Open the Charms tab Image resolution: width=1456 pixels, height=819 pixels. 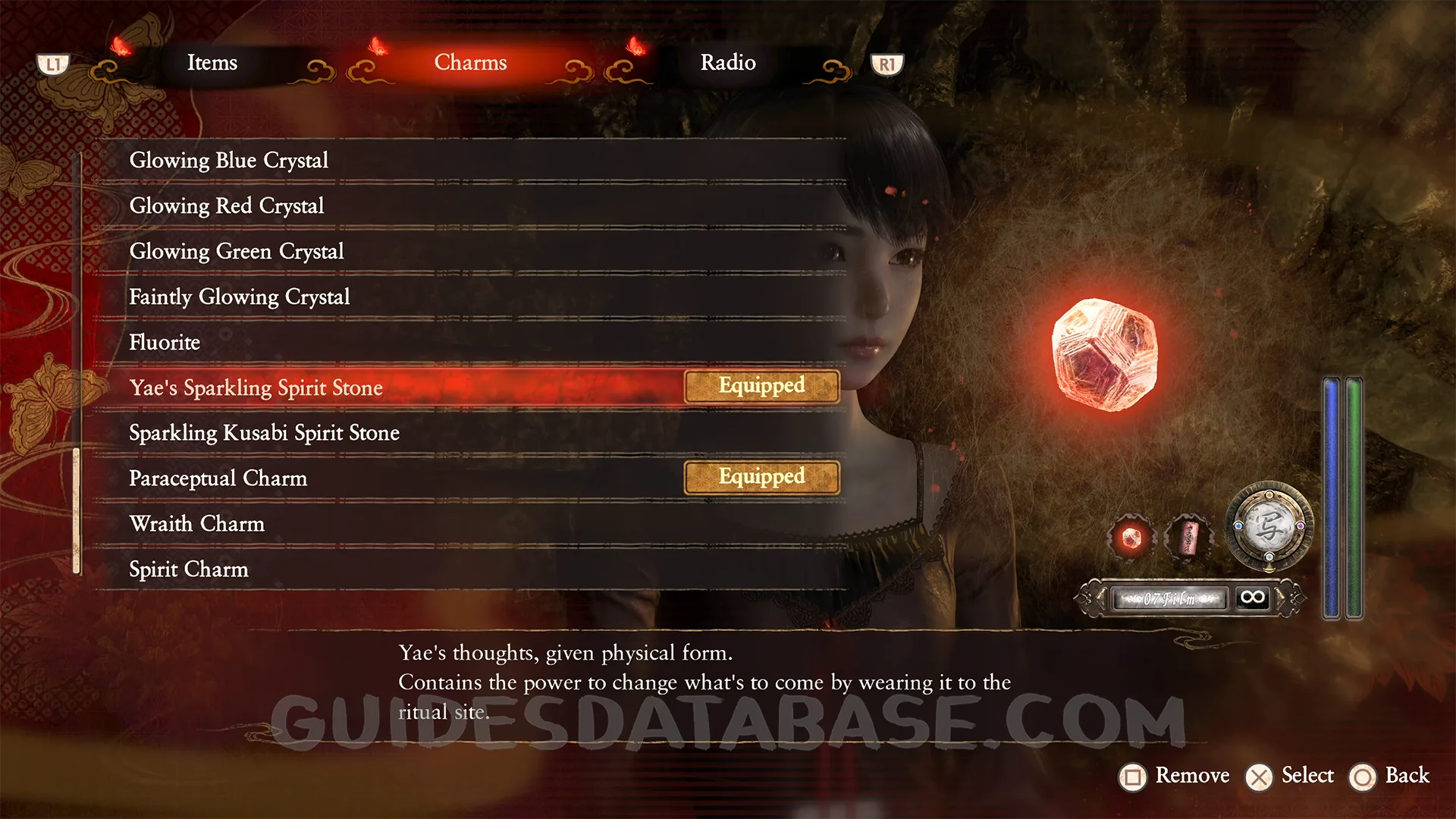[470, 63]
